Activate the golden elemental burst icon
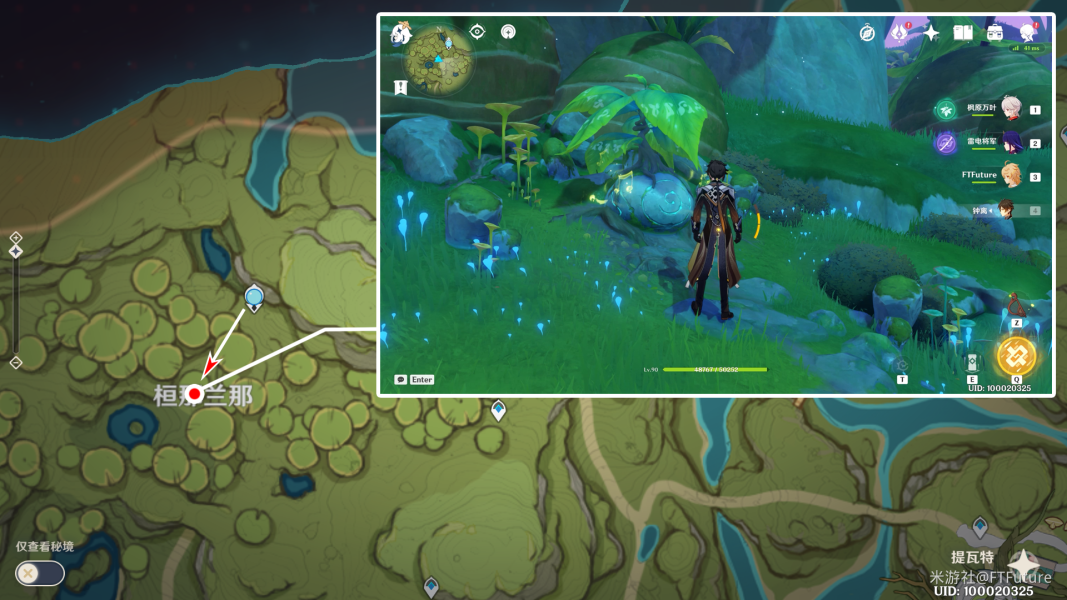Viewport: 1067px width, 600px height. point(1016,356)
